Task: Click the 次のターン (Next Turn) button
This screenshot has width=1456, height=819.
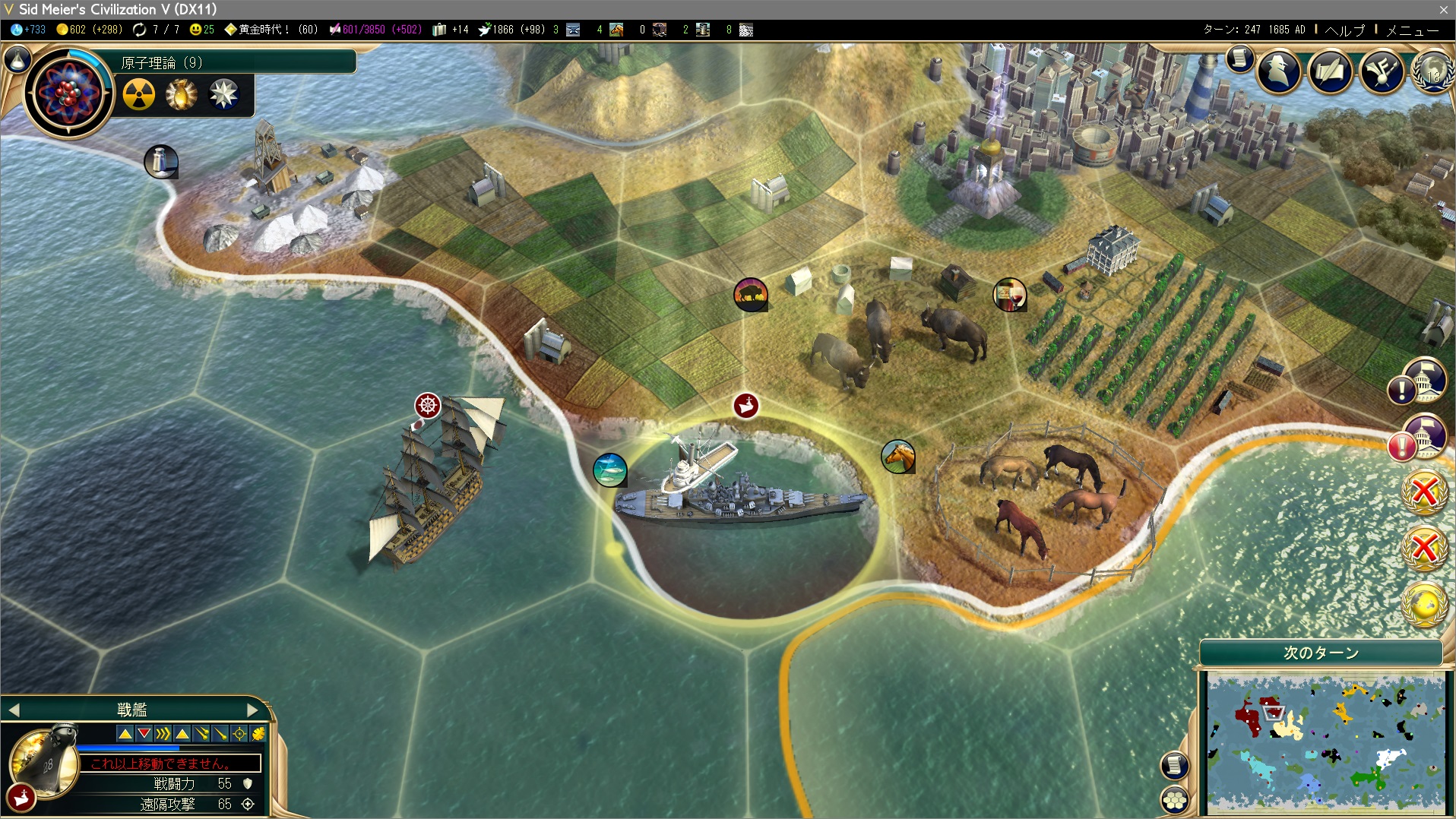Action: pos(1321,653)
